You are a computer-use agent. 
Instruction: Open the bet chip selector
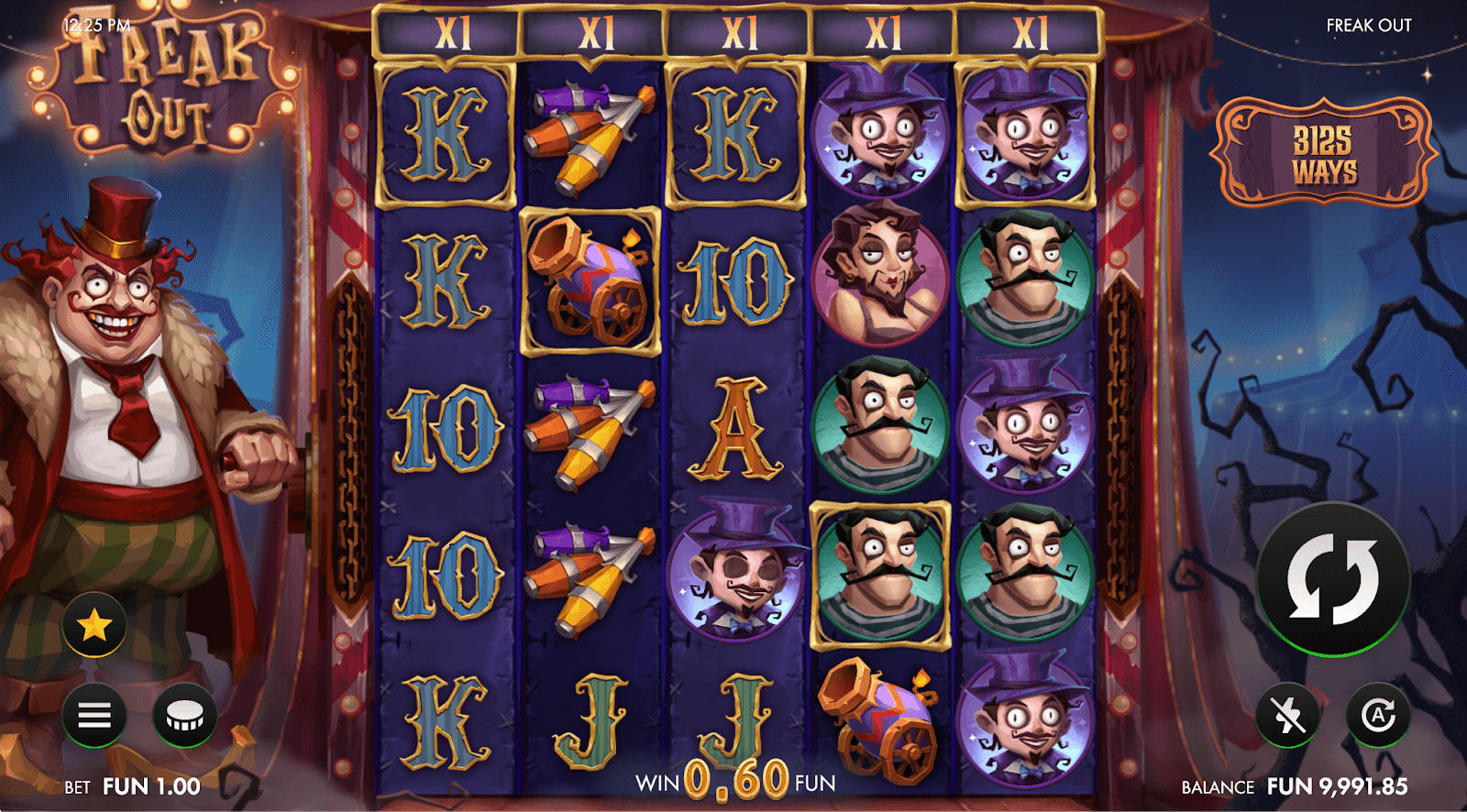tap(184, 715)
